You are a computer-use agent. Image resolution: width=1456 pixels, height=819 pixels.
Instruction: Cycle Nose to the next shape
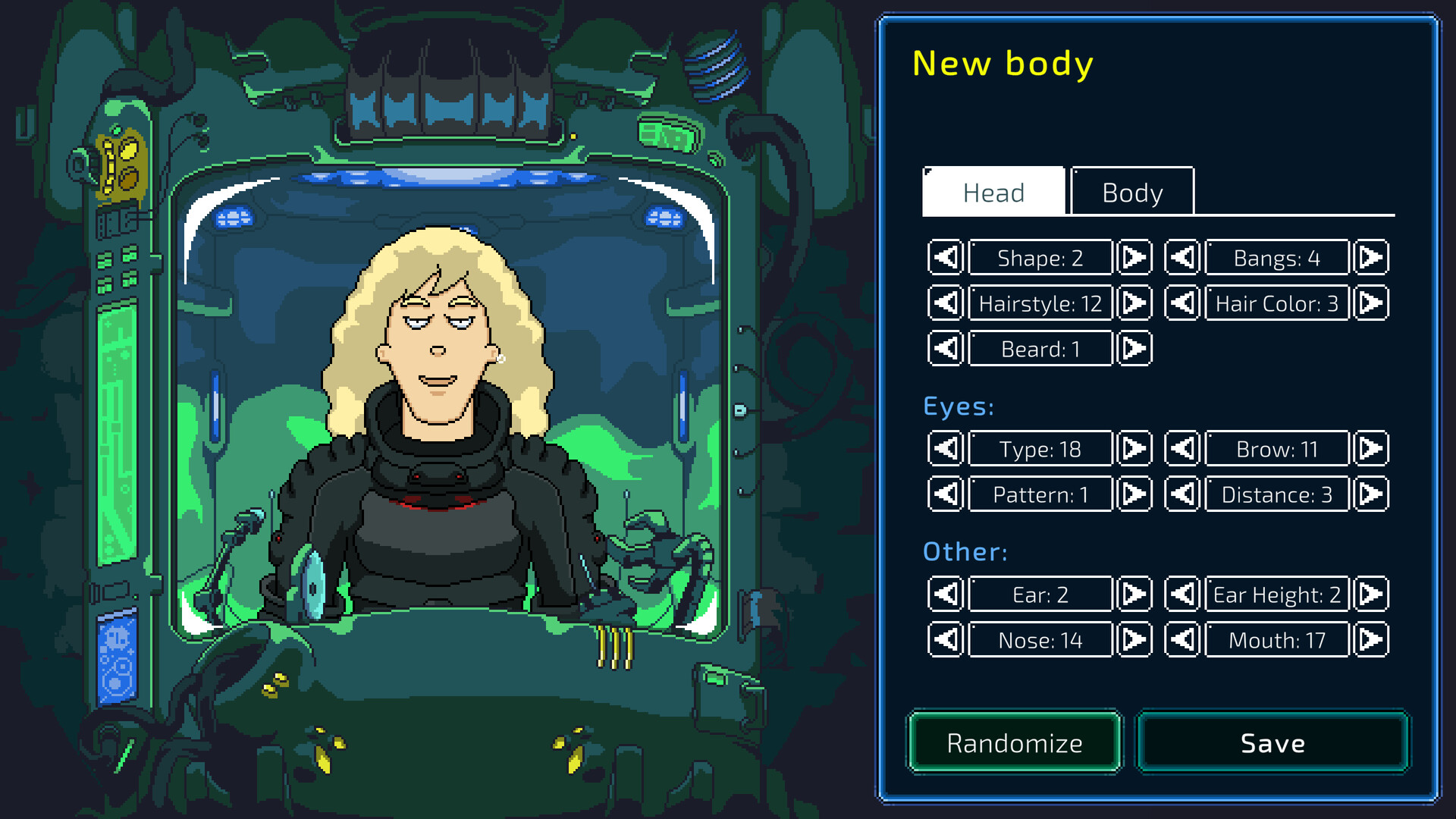pyautogui.click(x=1134, y=639)
